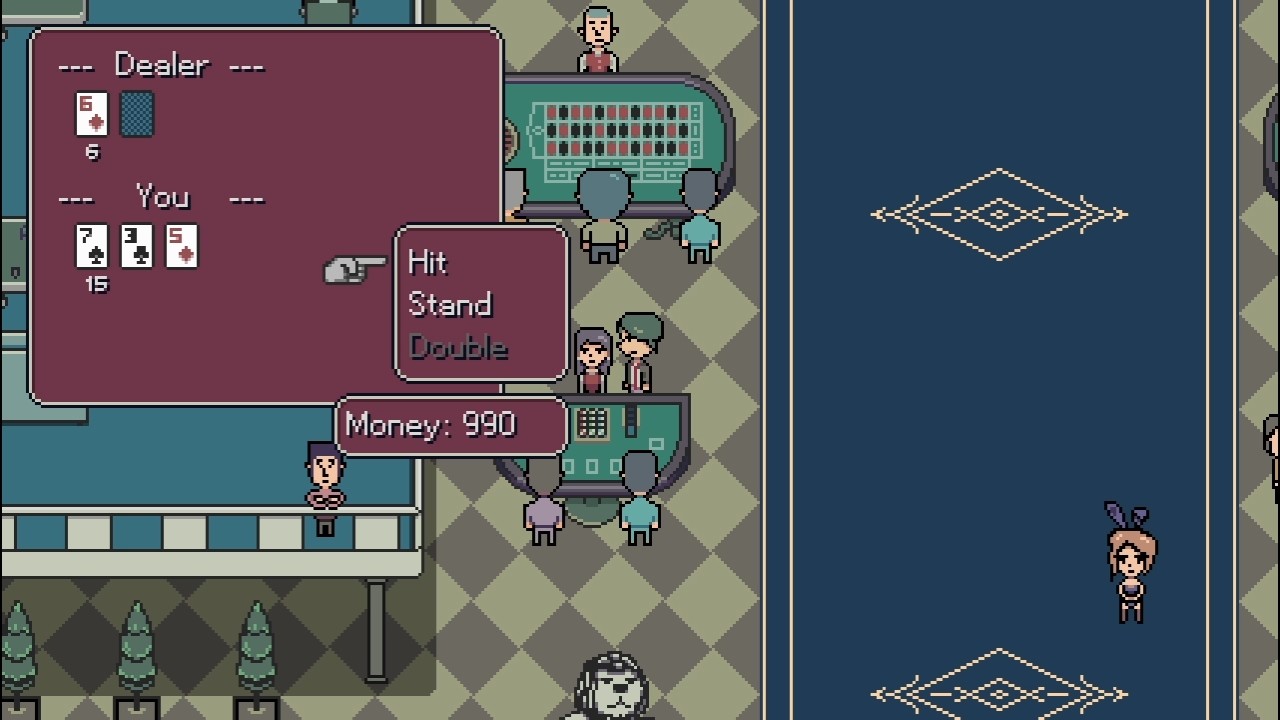The image size is (1280, 720).
Task: Click the Dealer header in the card window
Action: [x=163, y=64]
